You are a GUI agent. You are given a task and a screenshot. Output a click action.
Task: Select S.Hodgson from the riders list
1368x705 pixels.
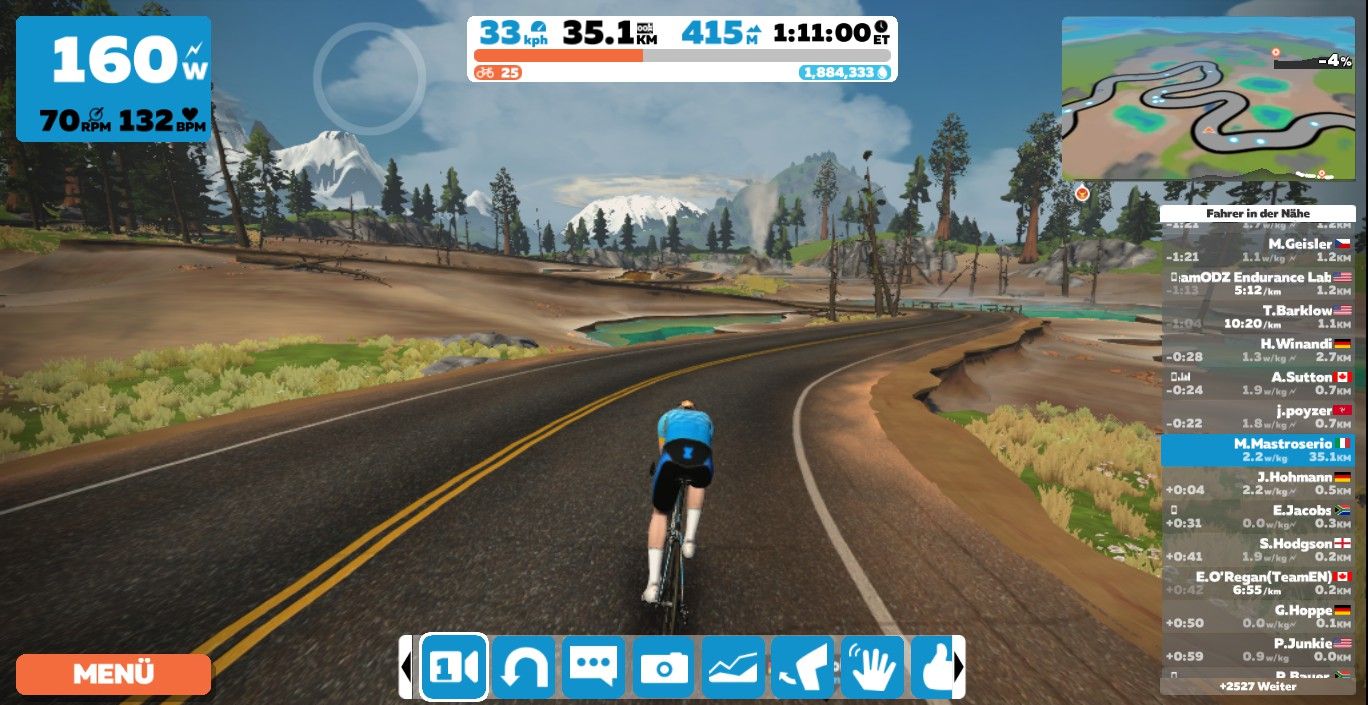tap(1258, 549)
